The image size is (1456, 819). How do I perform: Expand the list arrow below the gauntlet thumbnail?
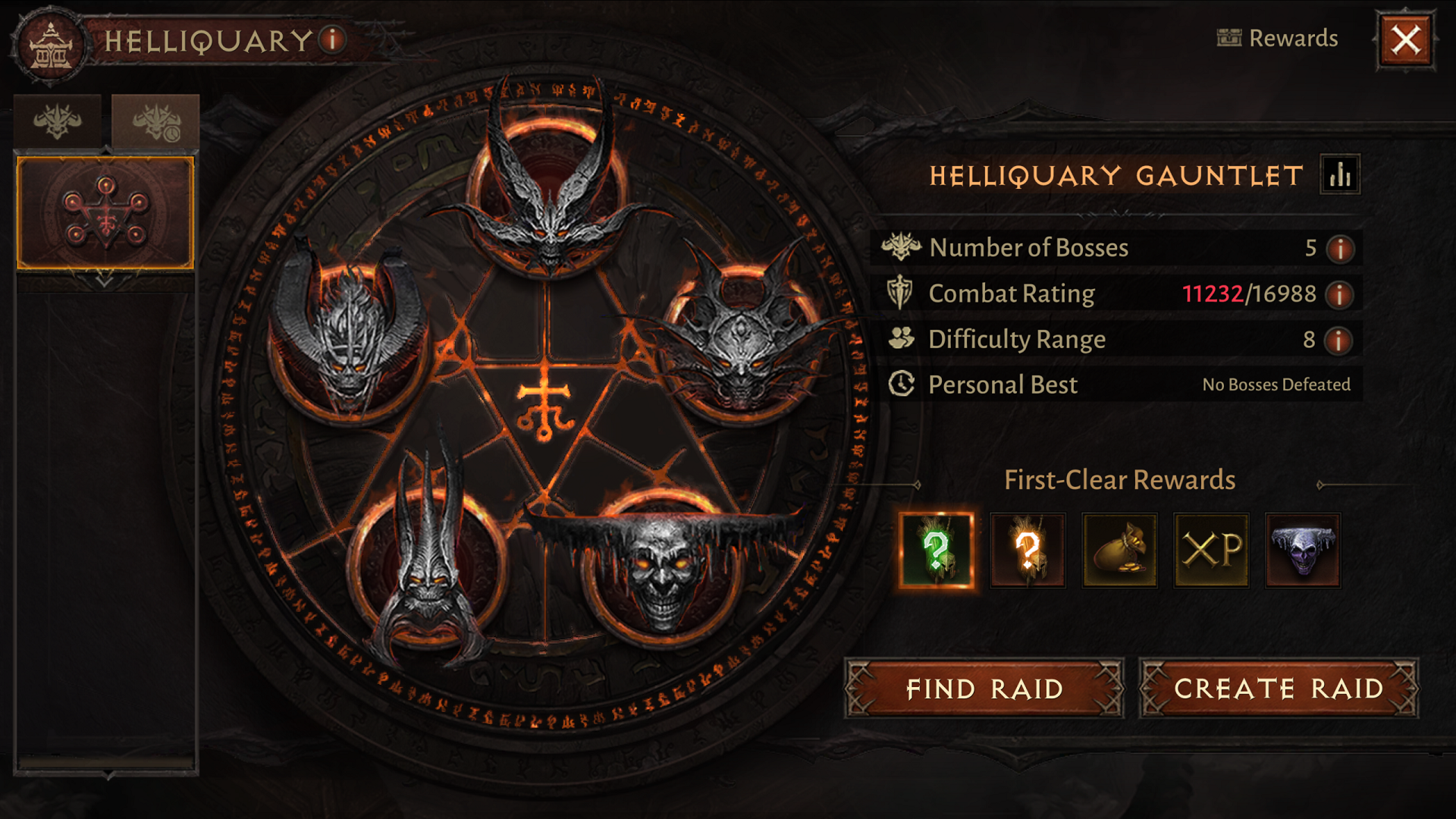pyautogui.click(x=105, y=281)
